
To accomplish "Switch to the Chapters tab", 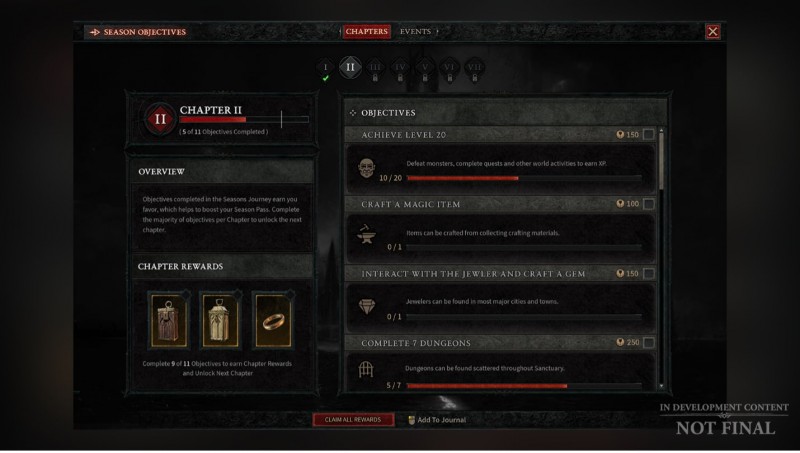I will click(366, 32).
